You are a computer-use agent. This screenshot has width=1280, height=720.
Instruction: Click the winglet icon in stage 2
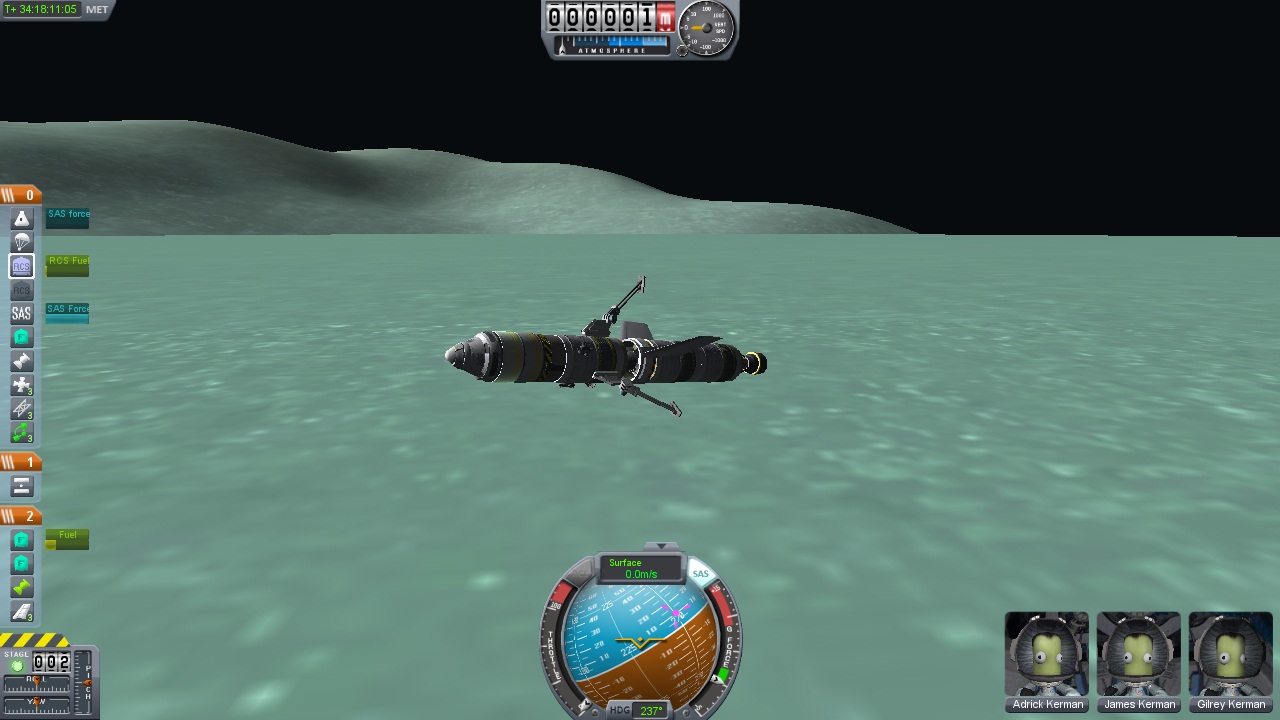21,612
